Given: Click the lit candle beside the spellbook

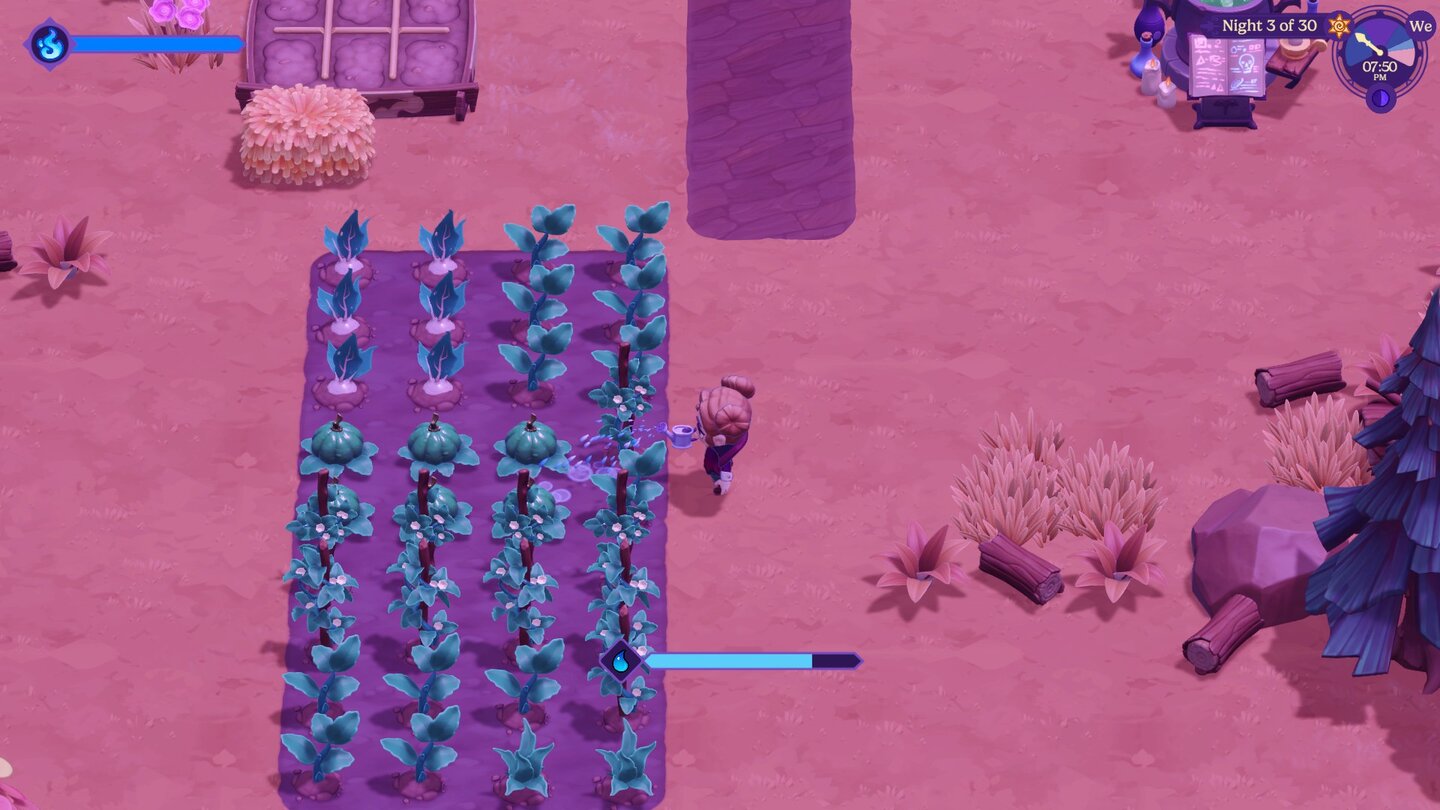Looking at the screenshot, I should (1152, 75).
